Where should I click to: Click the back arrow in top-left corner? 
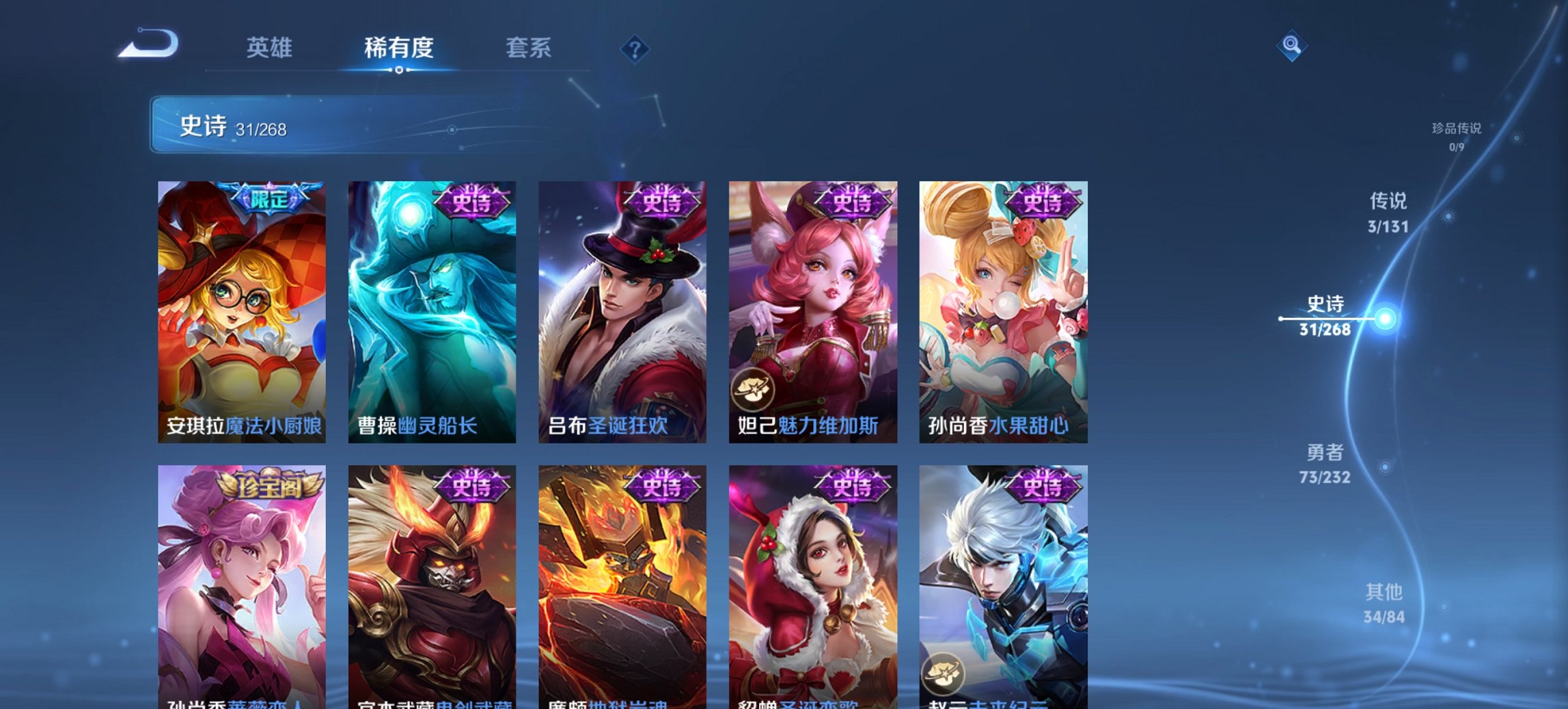click(x=150, y=45)
